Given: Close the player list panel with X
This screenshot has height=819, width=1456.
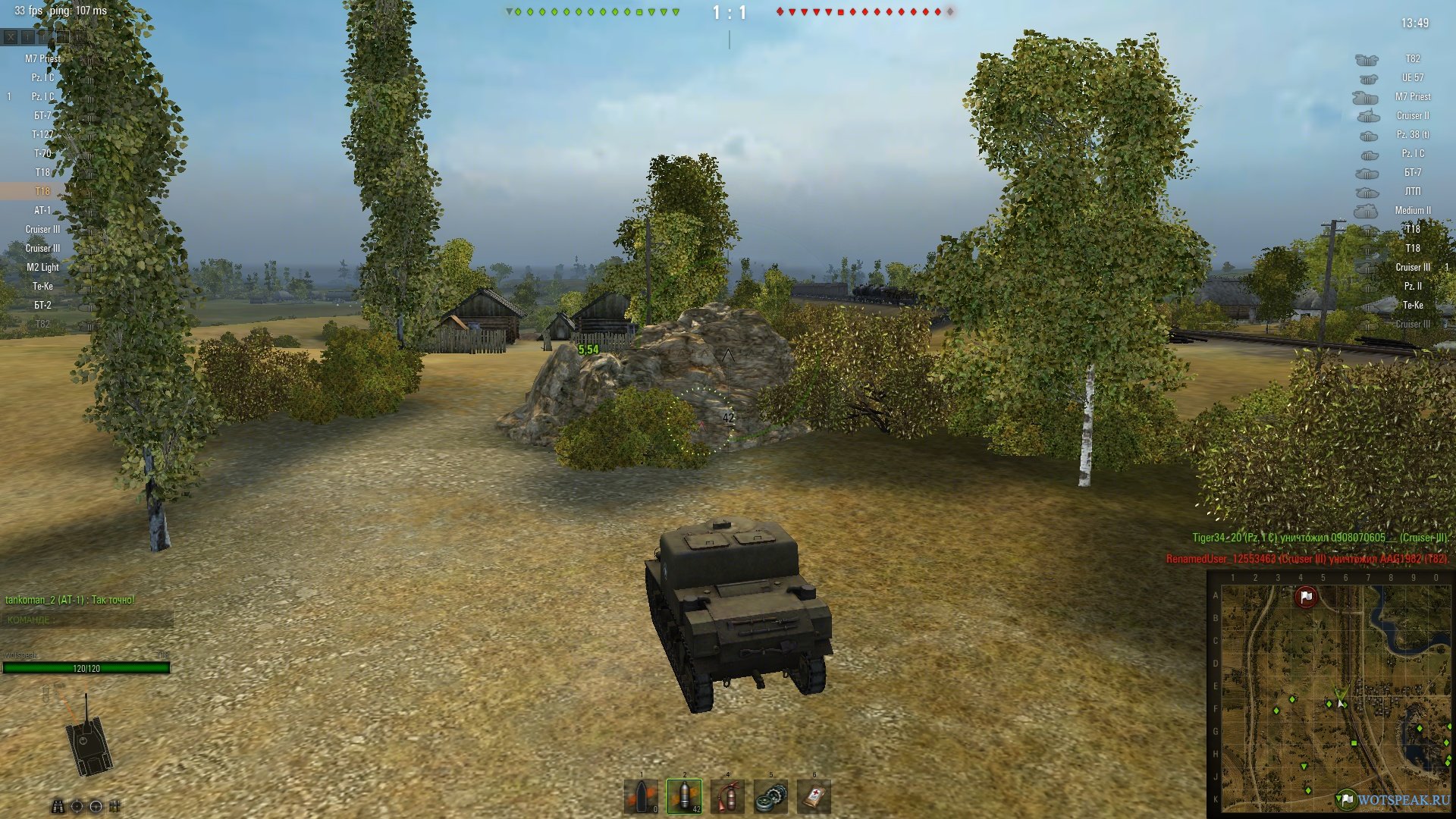Looking at the screenshot, I should [x=11, y=36].
